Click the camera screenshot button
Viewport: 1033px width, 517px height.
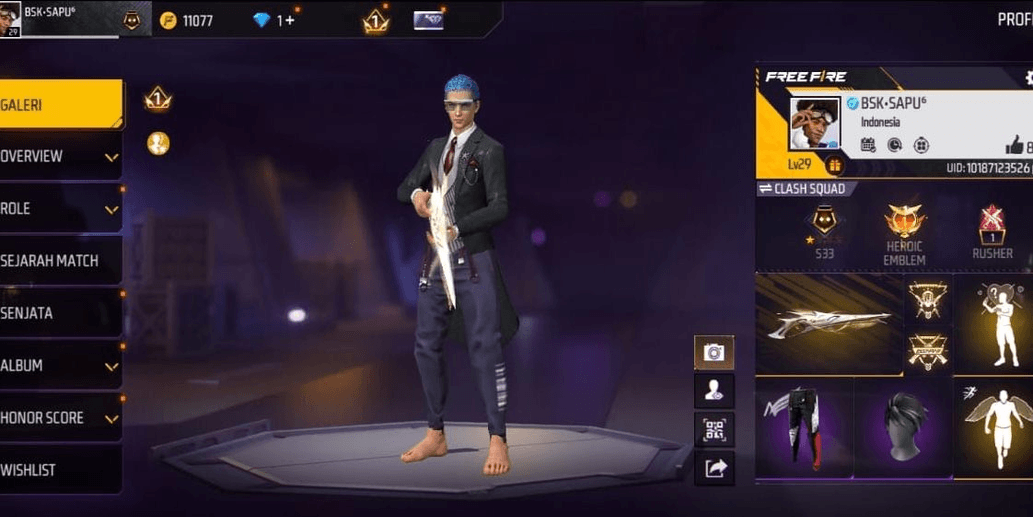(x=714, y=352)
